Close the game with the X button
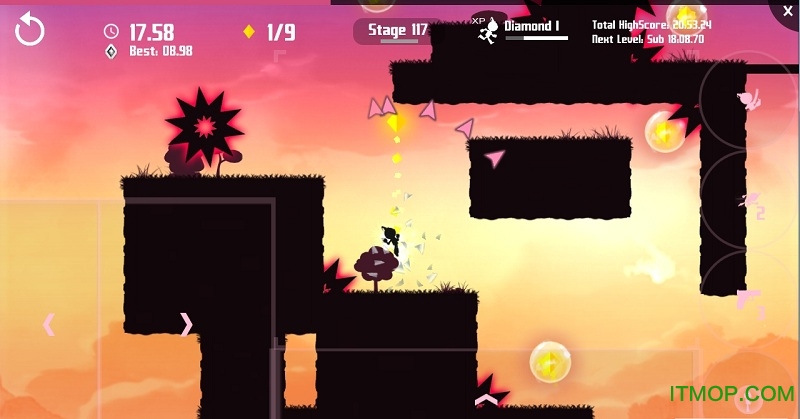The height and width of the screenshot is (419, 800). pyautogui.click(x=783, y=13)
